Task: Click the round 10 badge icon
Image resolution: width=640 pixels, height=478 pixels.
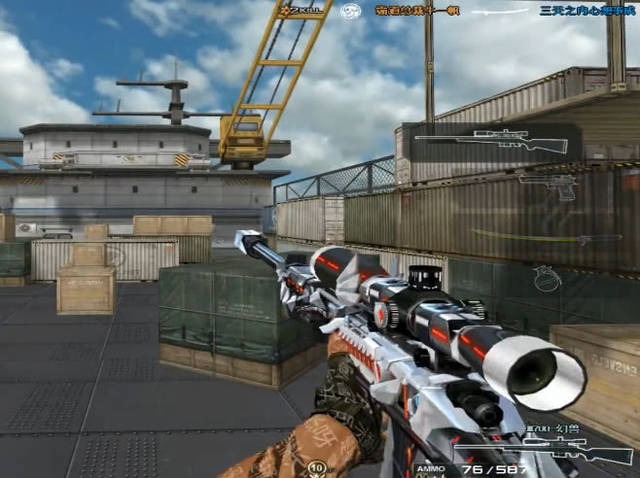Action: point(318,467)
